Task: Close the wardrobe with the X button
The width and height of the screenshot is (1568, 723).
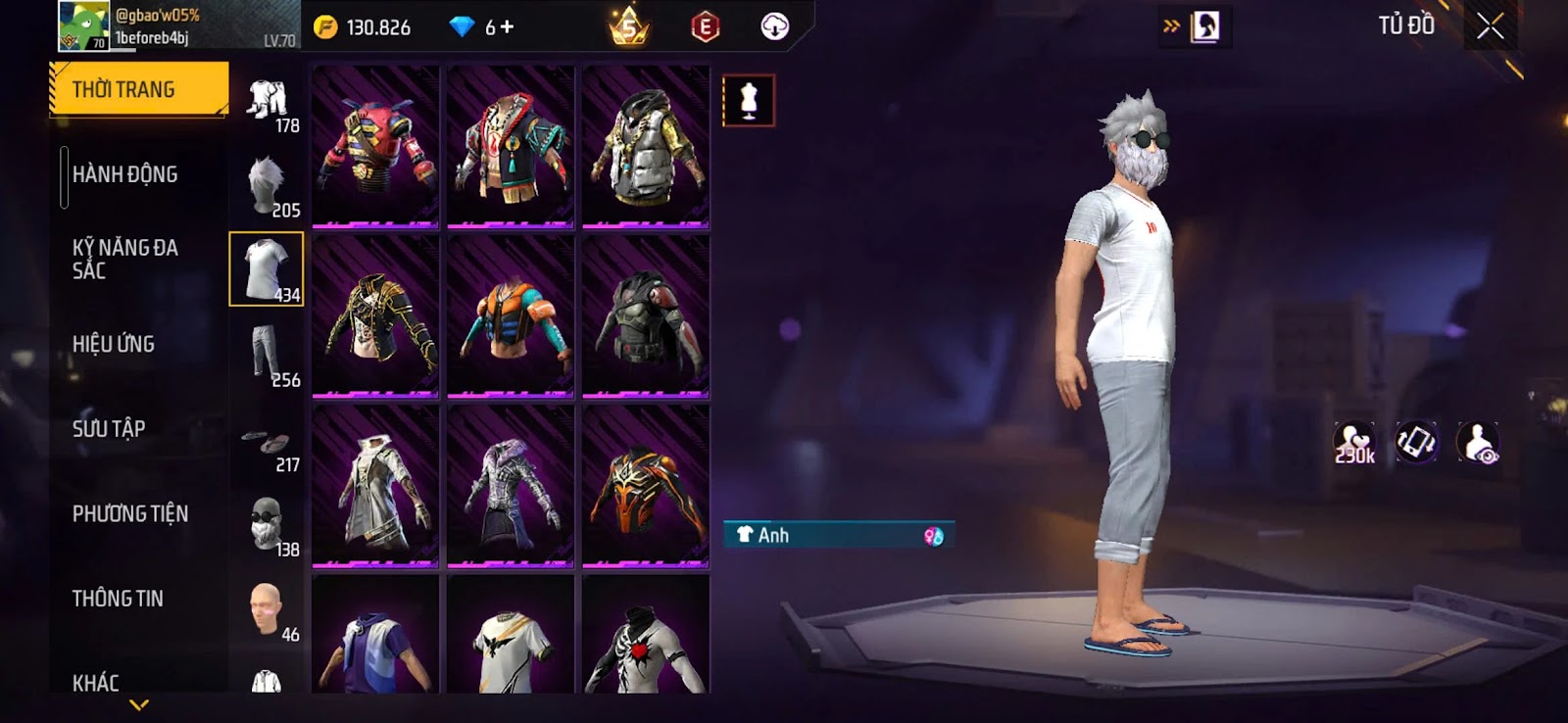Action: coord(1490,26)
